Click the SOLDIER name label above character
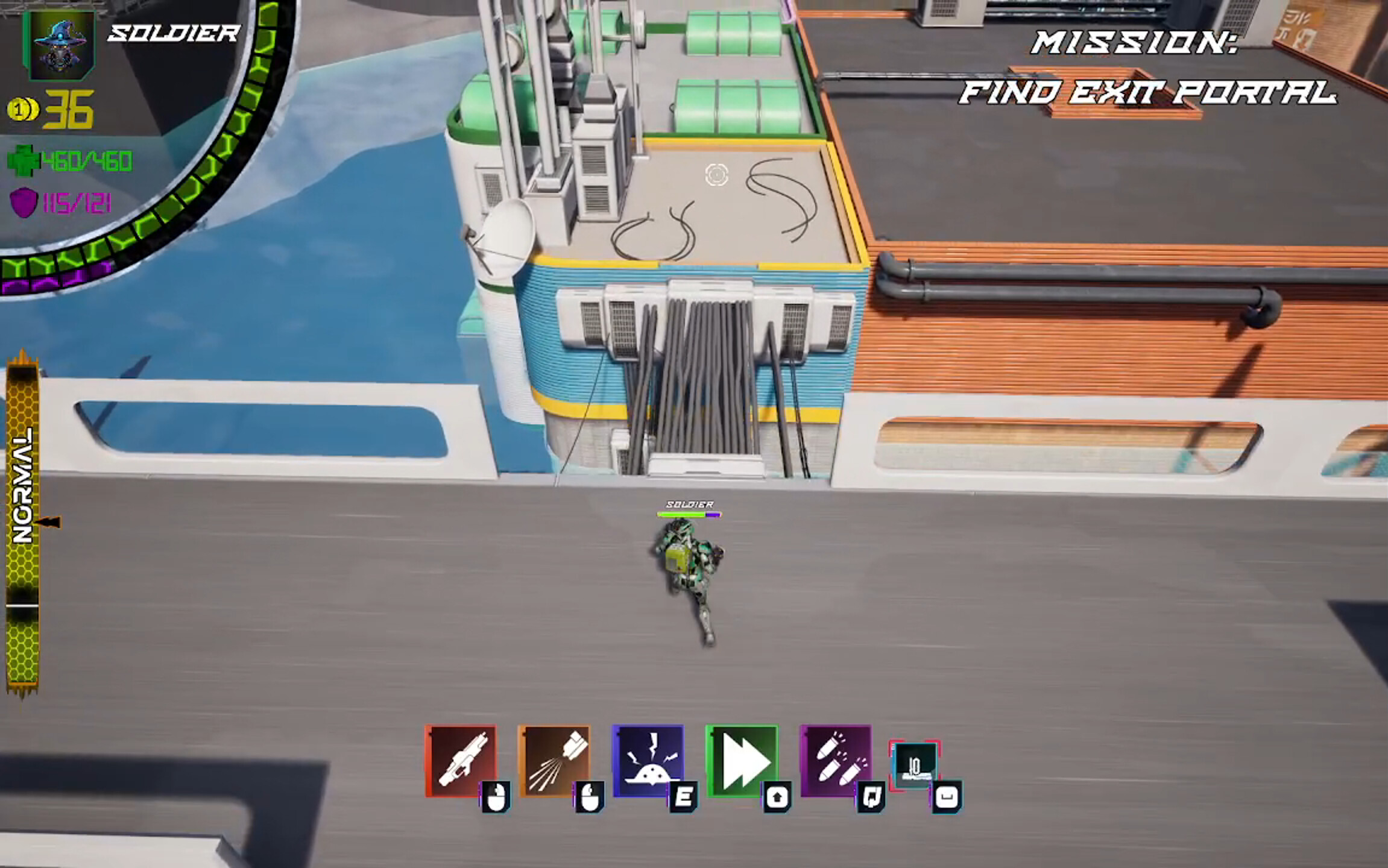 pyautogui.click(x=689, y=504)
